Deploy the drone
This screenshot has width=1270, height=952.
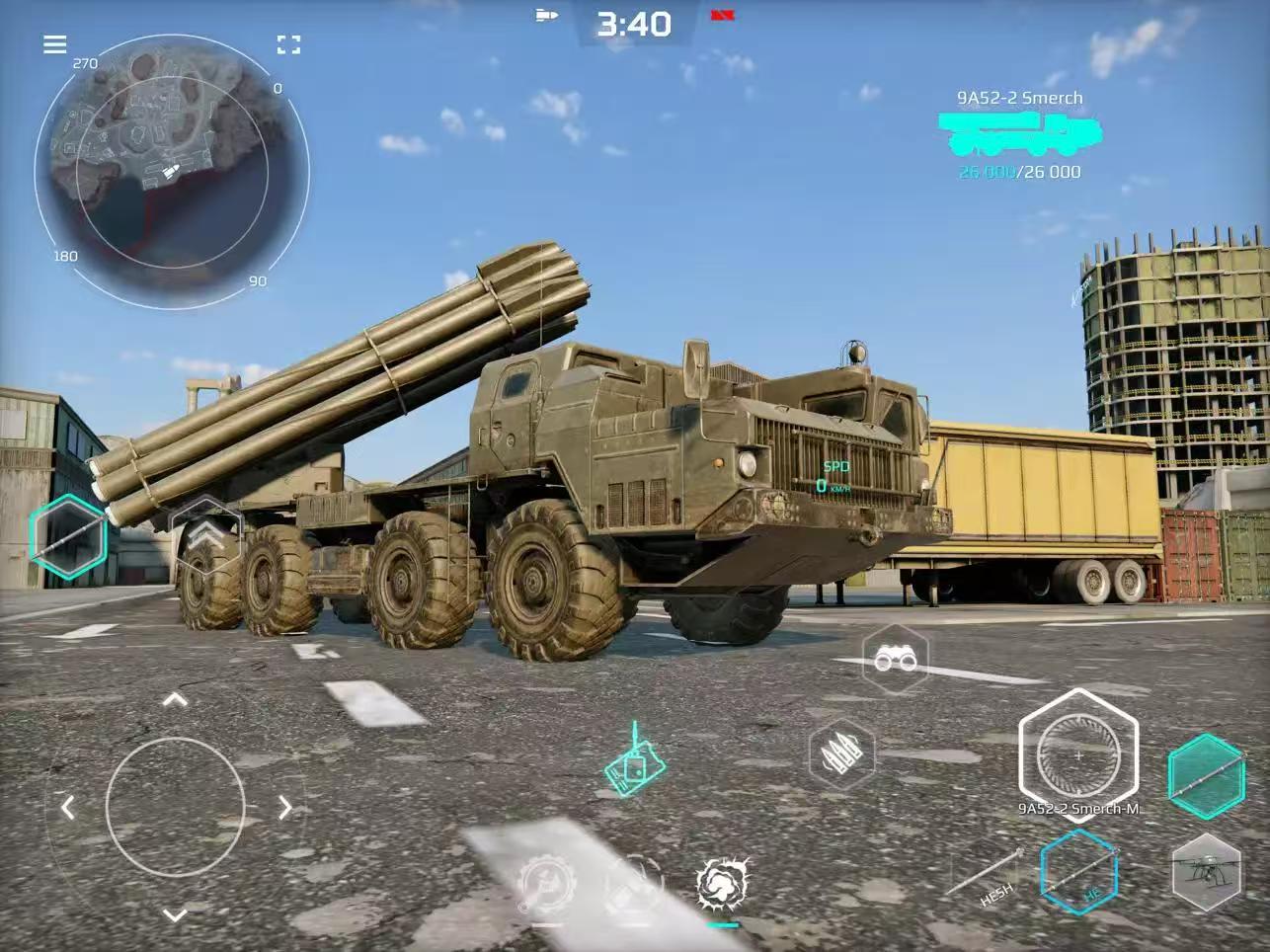[1206, 872]
